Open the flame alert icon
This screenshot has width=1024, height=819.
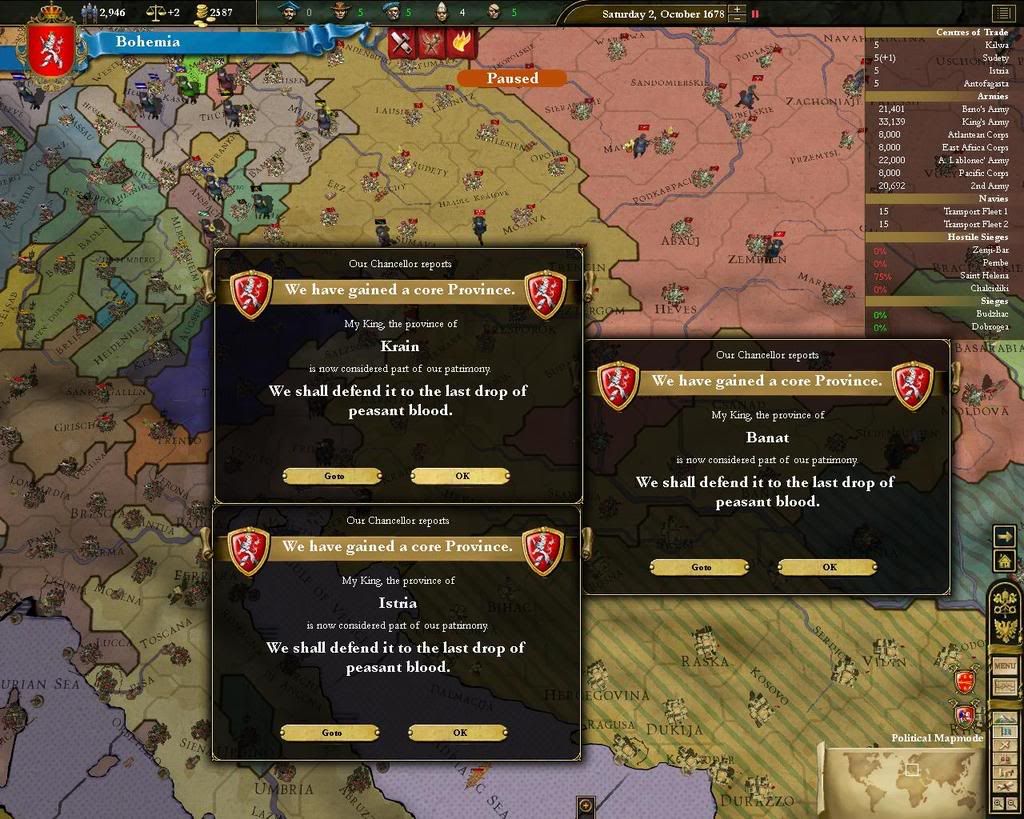(x=462, y=42)
